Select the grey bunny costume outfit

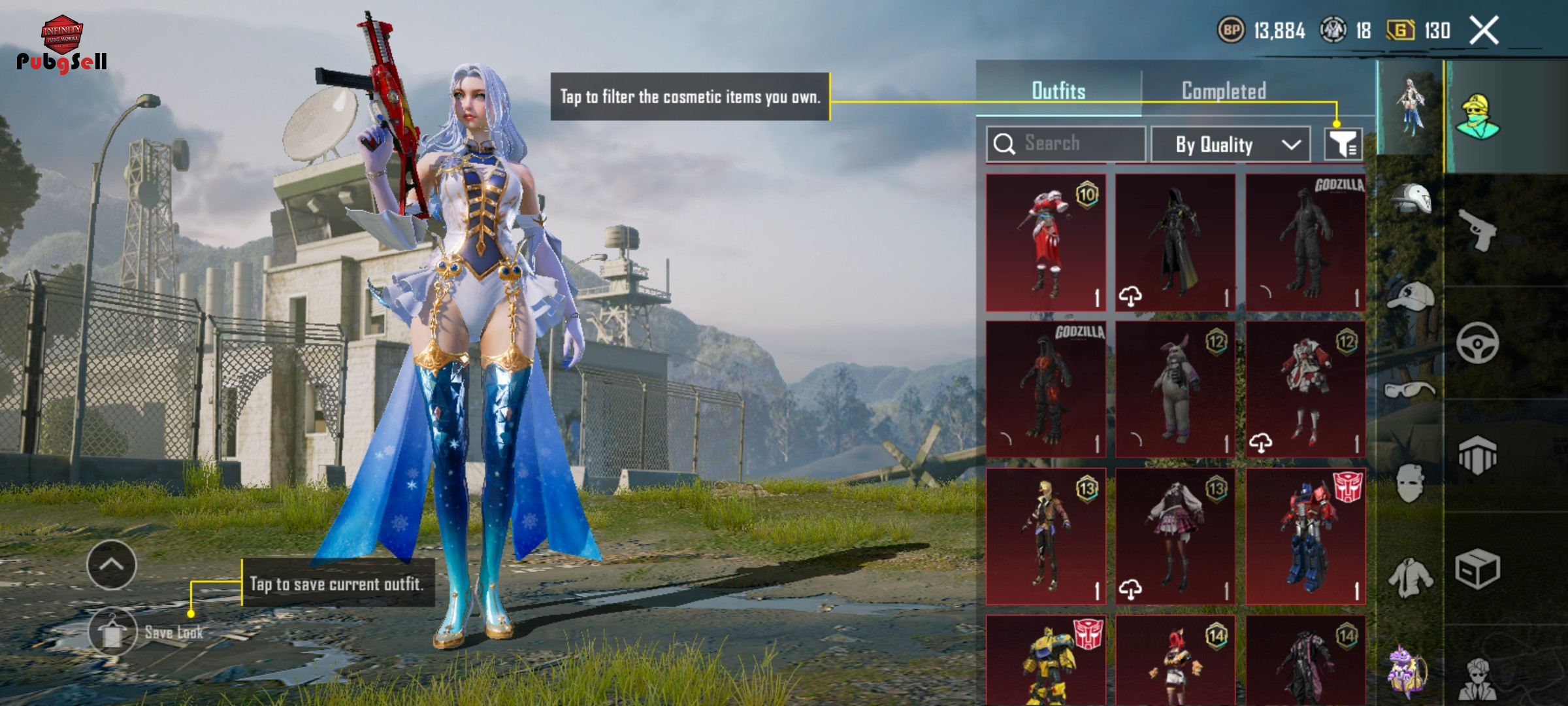click(x=1175, y=390)
